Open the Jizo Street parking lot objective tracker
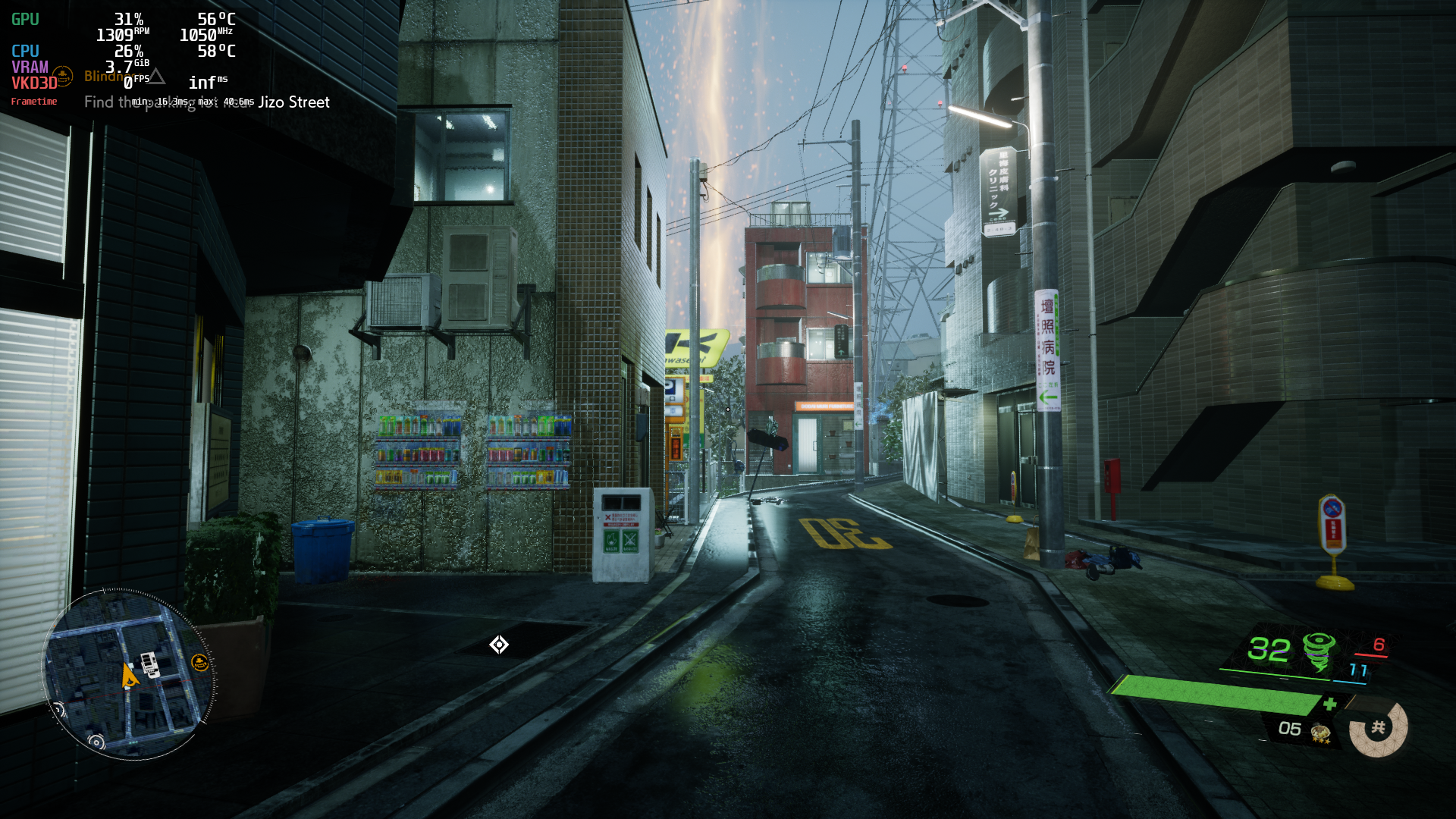 tap(206, 102)
